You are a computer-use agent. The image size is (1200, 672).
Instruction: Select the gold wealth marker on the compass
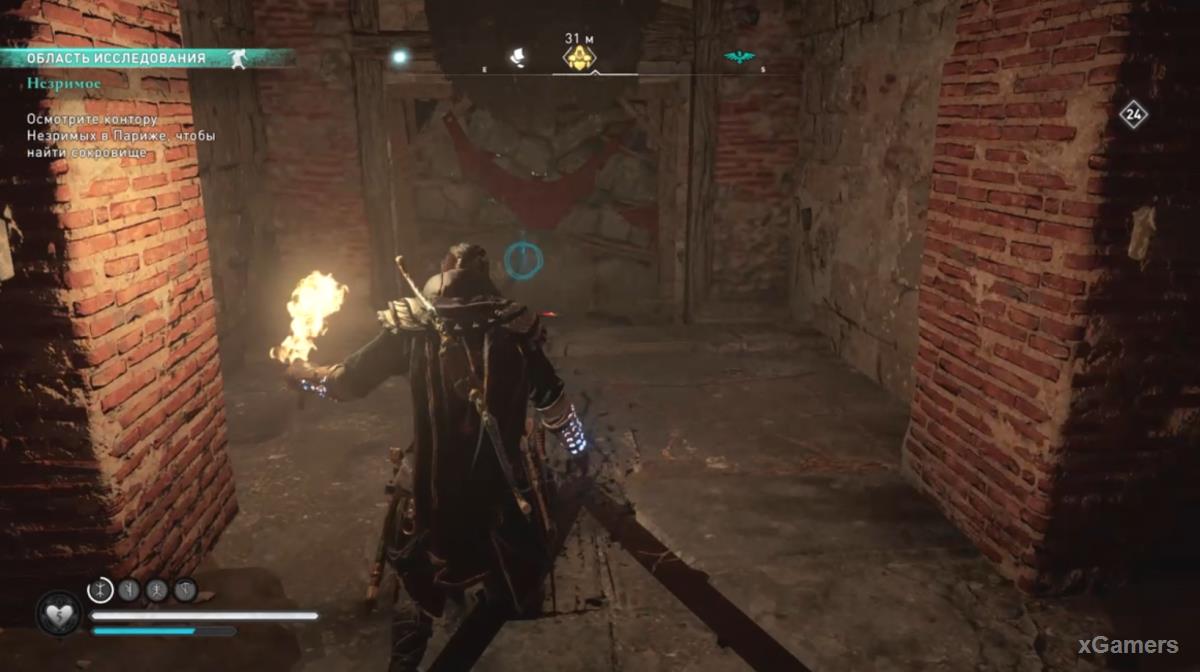[x=579, y=59]
